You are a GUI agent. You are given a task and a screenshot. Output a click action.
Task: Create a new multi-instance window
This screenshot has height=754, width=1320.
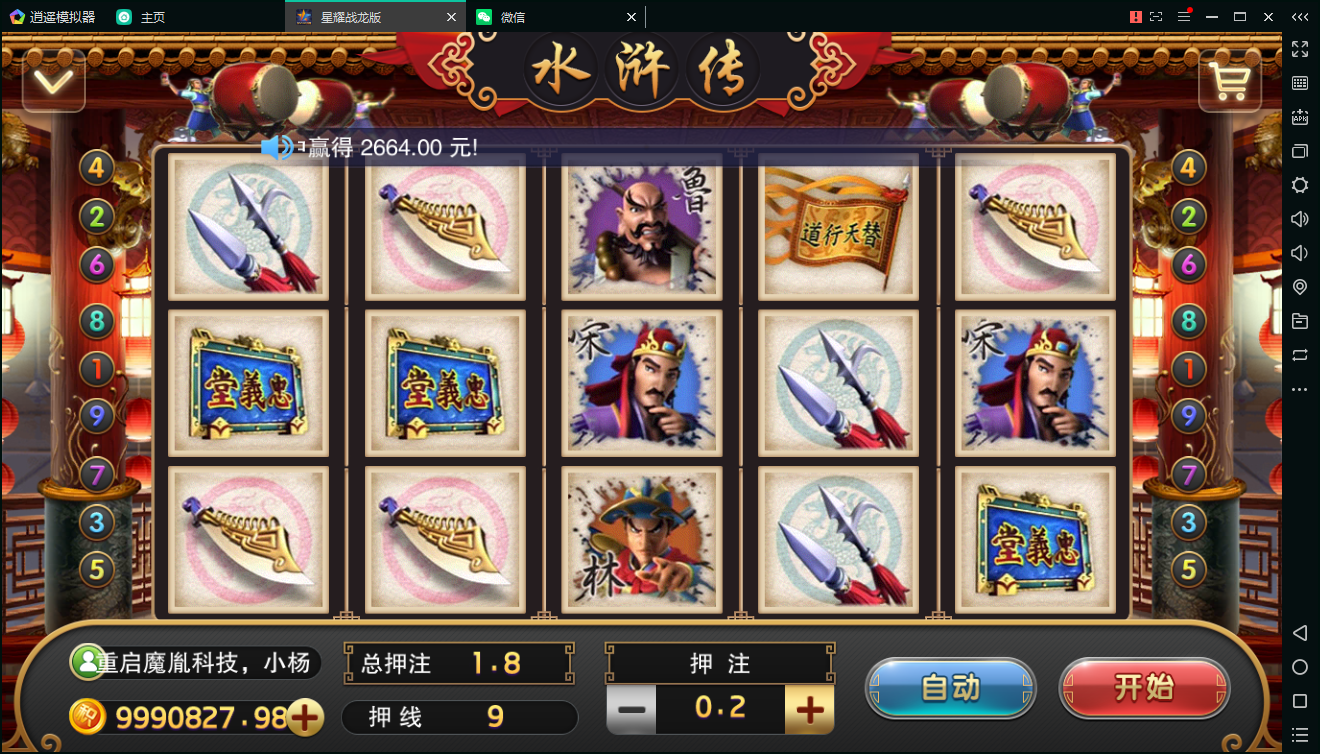[x=1300, y=151]
